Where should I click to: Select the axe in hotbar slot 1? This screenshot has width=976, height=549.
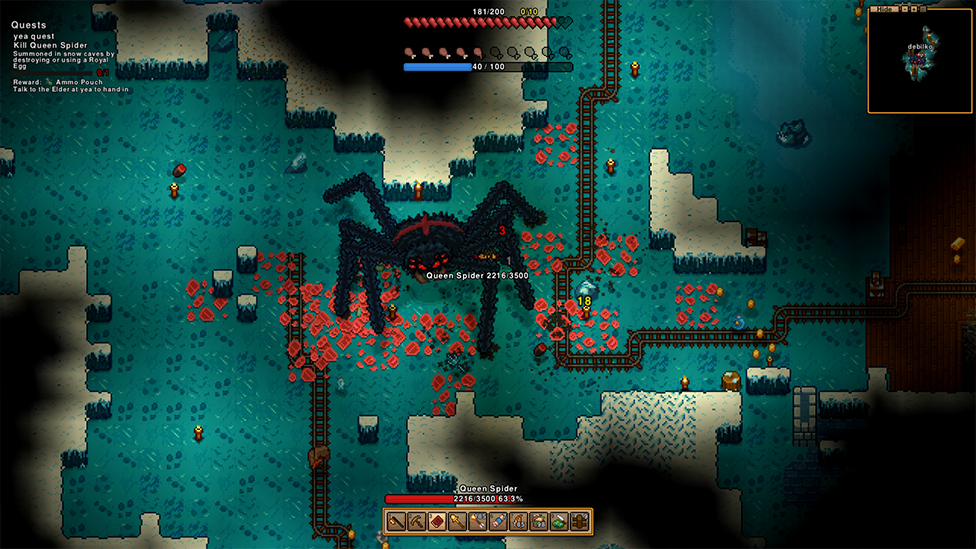click(397, 522)
